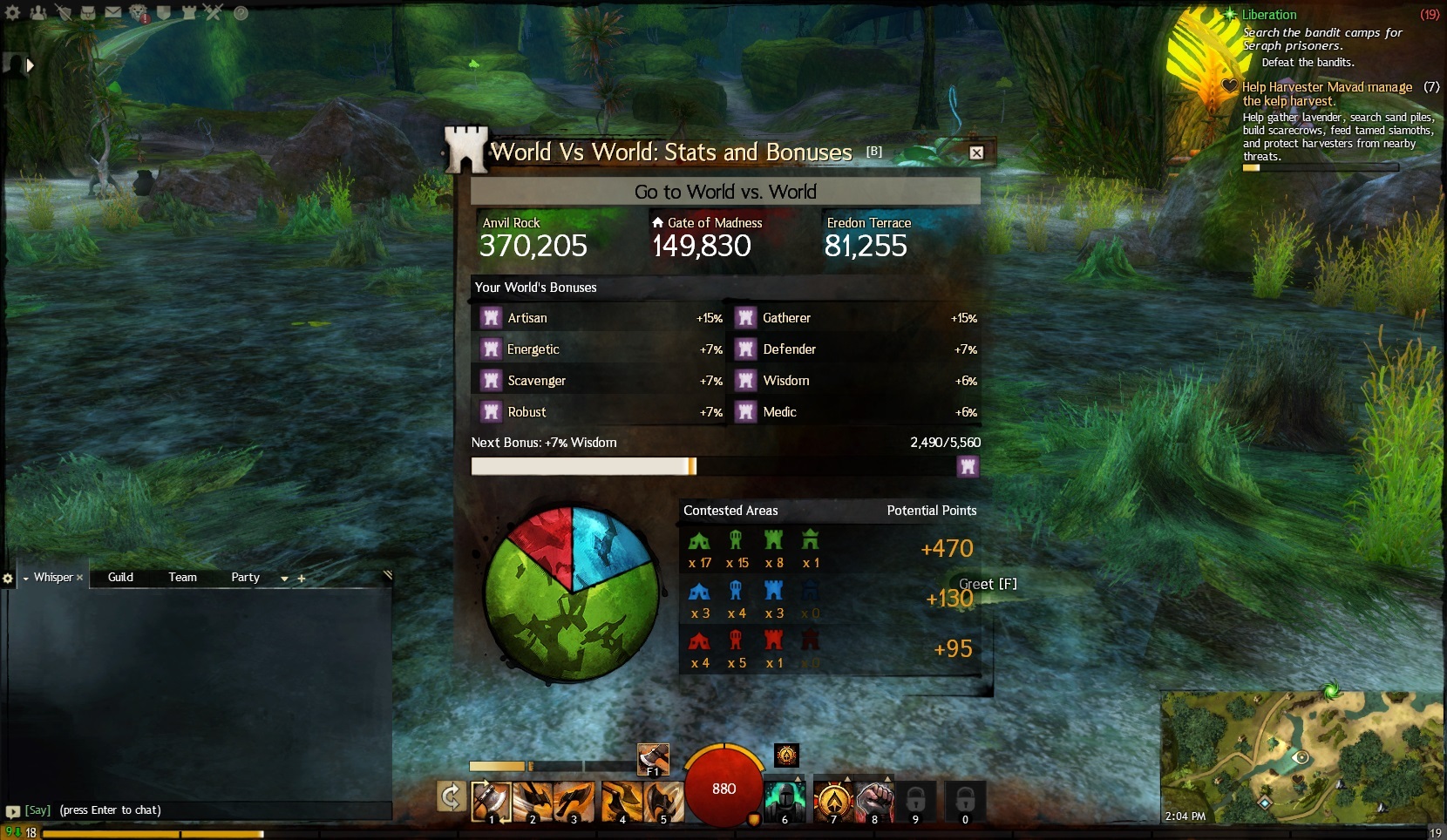
Task: Switch to the Team chat tab
Action: 182,577
